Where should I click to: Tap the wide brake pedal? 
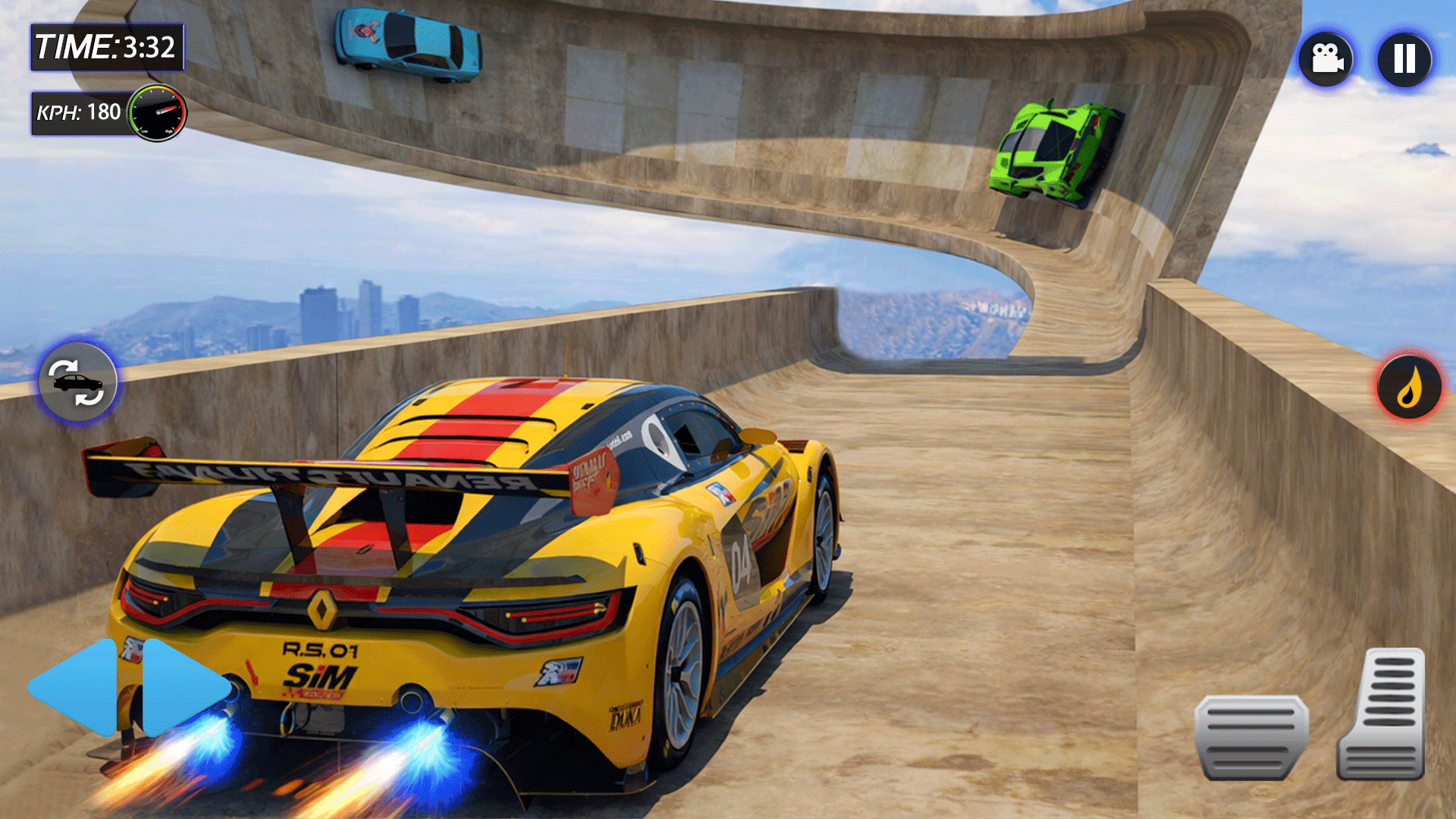tap(1251, 737)
